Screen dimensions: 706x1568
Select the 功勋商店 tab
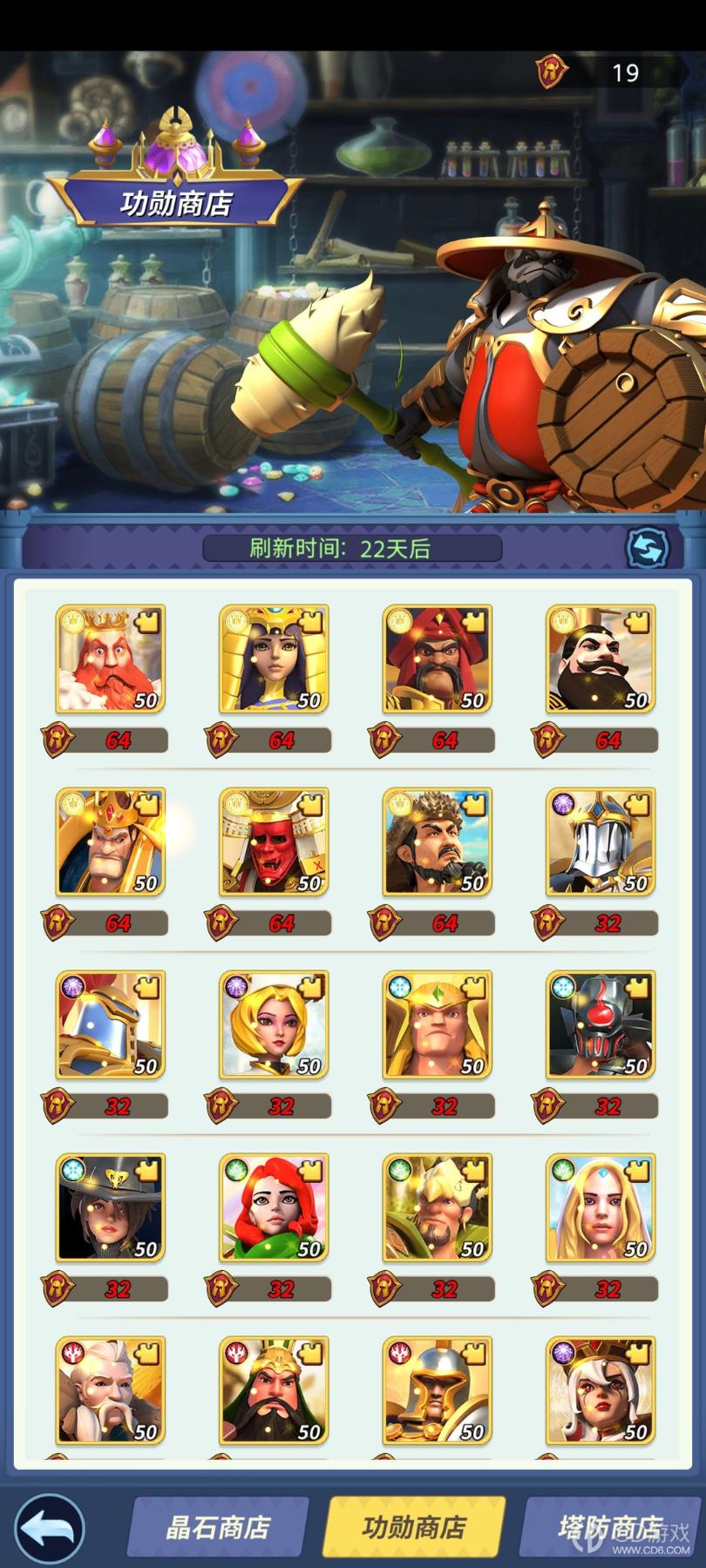(x=414, y=1528)
